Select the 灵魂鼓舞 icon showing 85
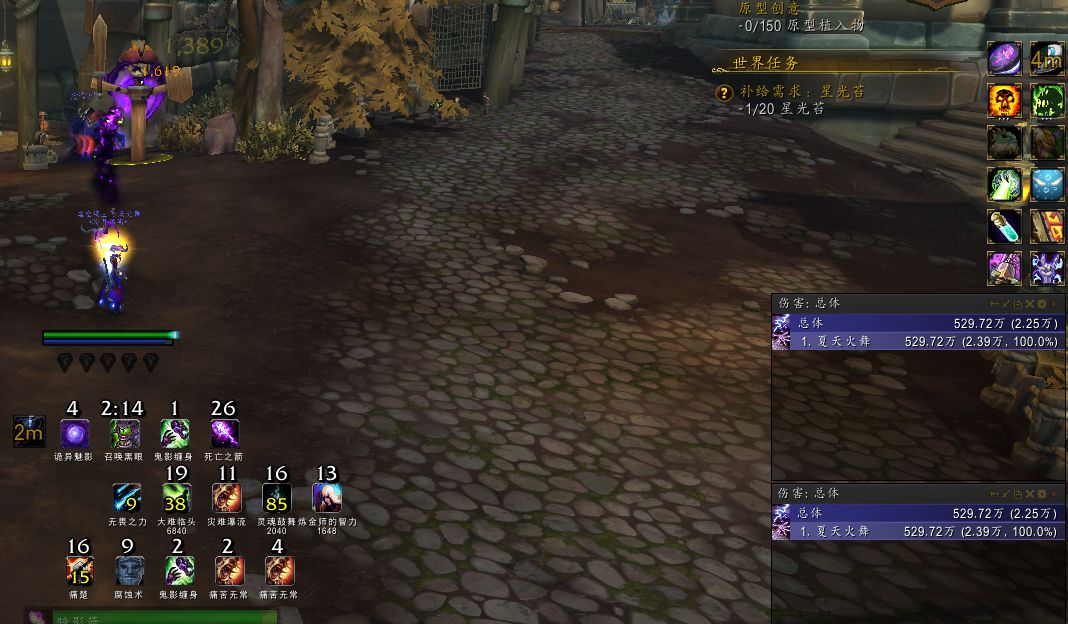Viewport: 1068px width, 624px height. [277, 498]
